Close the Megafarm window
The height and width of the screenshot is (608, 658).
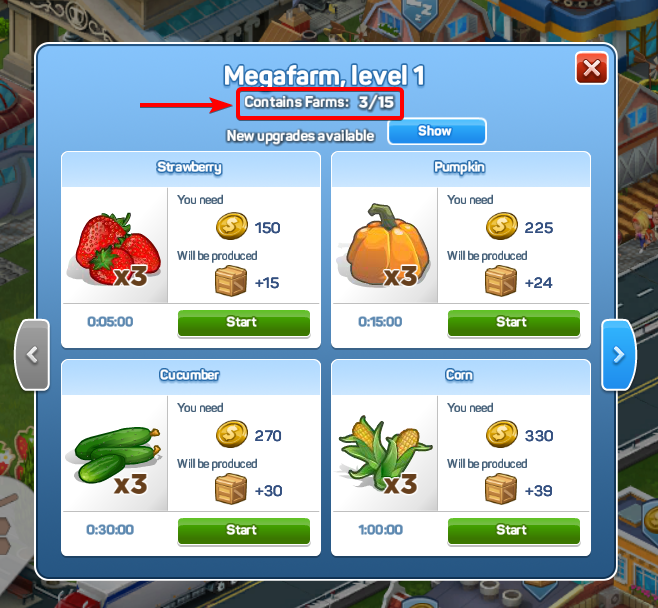592,69
